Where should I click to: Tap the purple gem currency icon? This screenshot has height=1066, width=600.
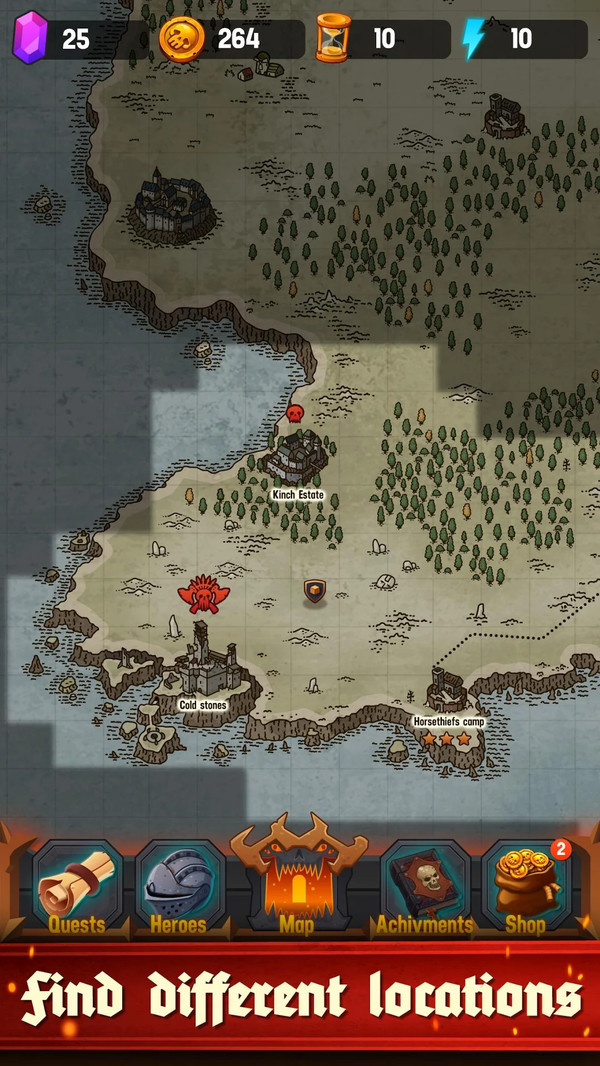29,38
